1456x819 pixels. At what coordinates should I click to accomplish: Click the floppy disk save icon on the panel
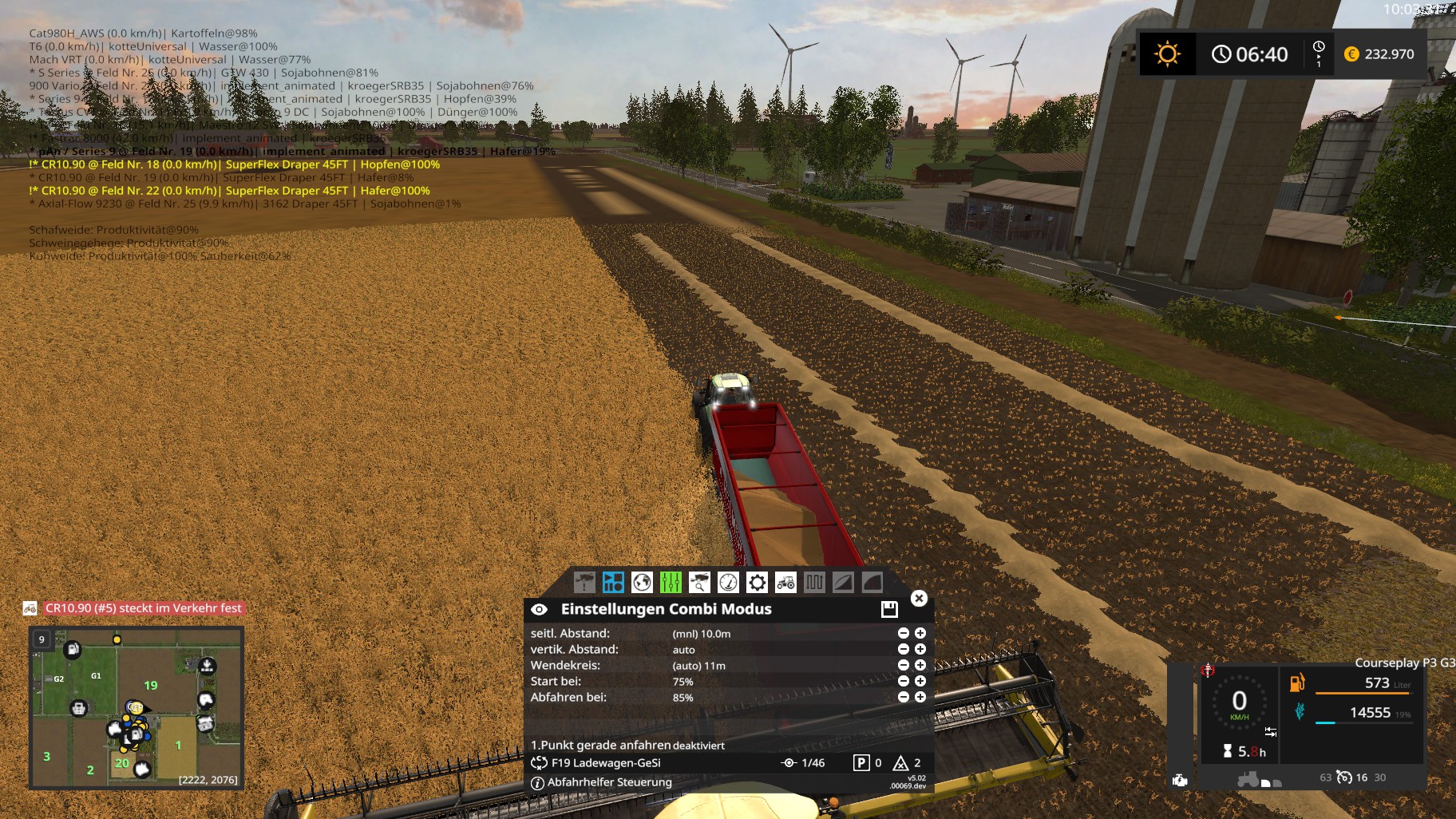pos(890,610)
